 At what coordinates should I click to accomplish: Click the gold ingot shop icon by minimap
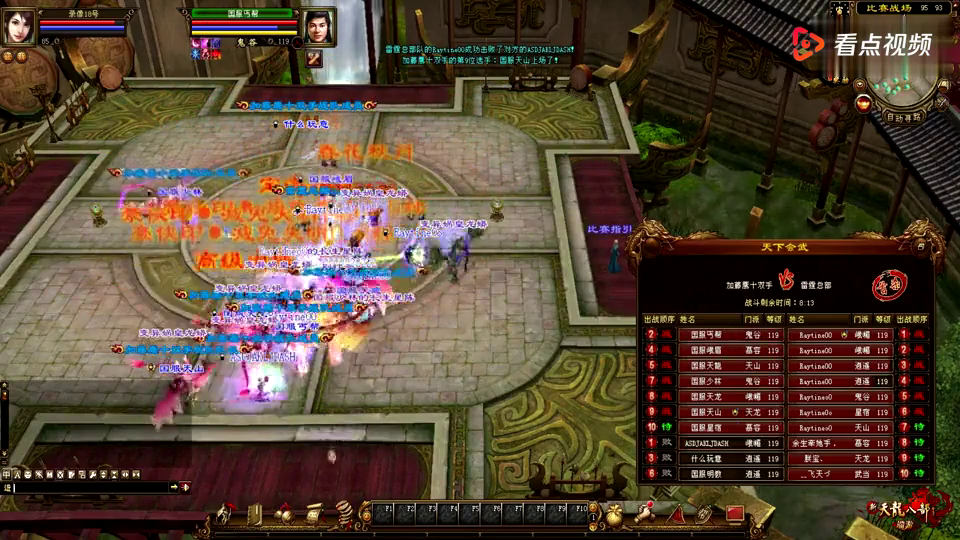pyautogui.click(x=862, y=101)
